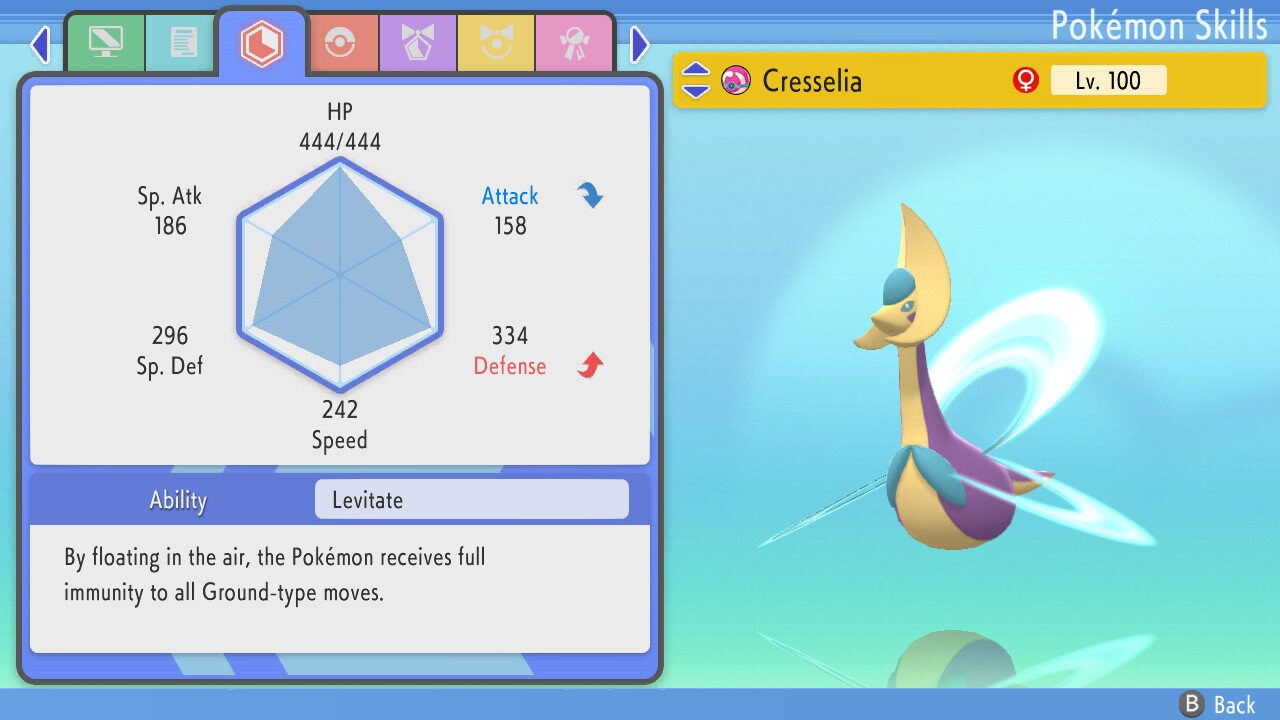Switch to the purple bow contest tab
The image size is (1280, 720).
pyautogui.click(x=417, y=45)
